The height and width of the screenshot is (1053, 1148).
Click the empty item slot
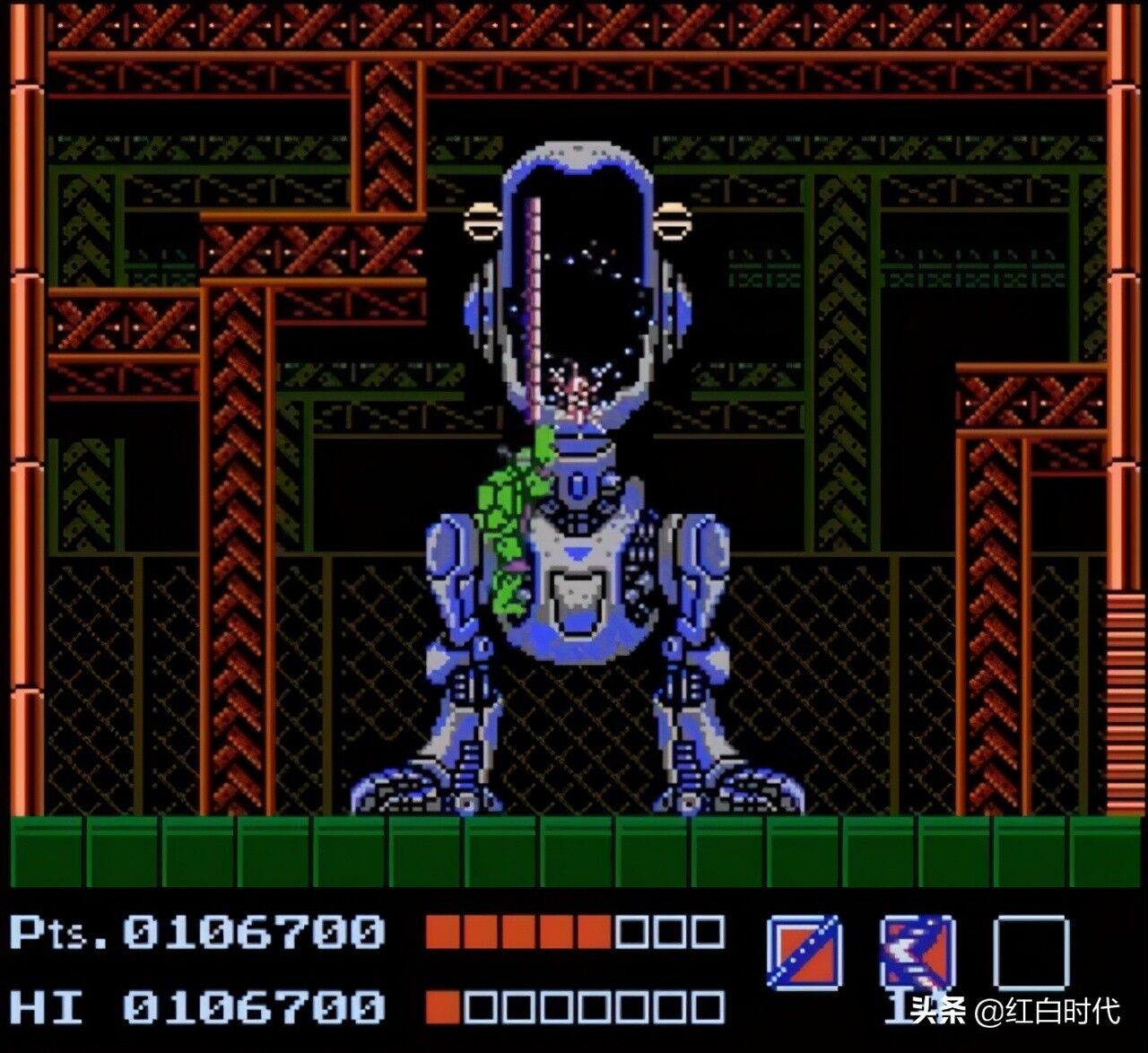coord(1031,952)
